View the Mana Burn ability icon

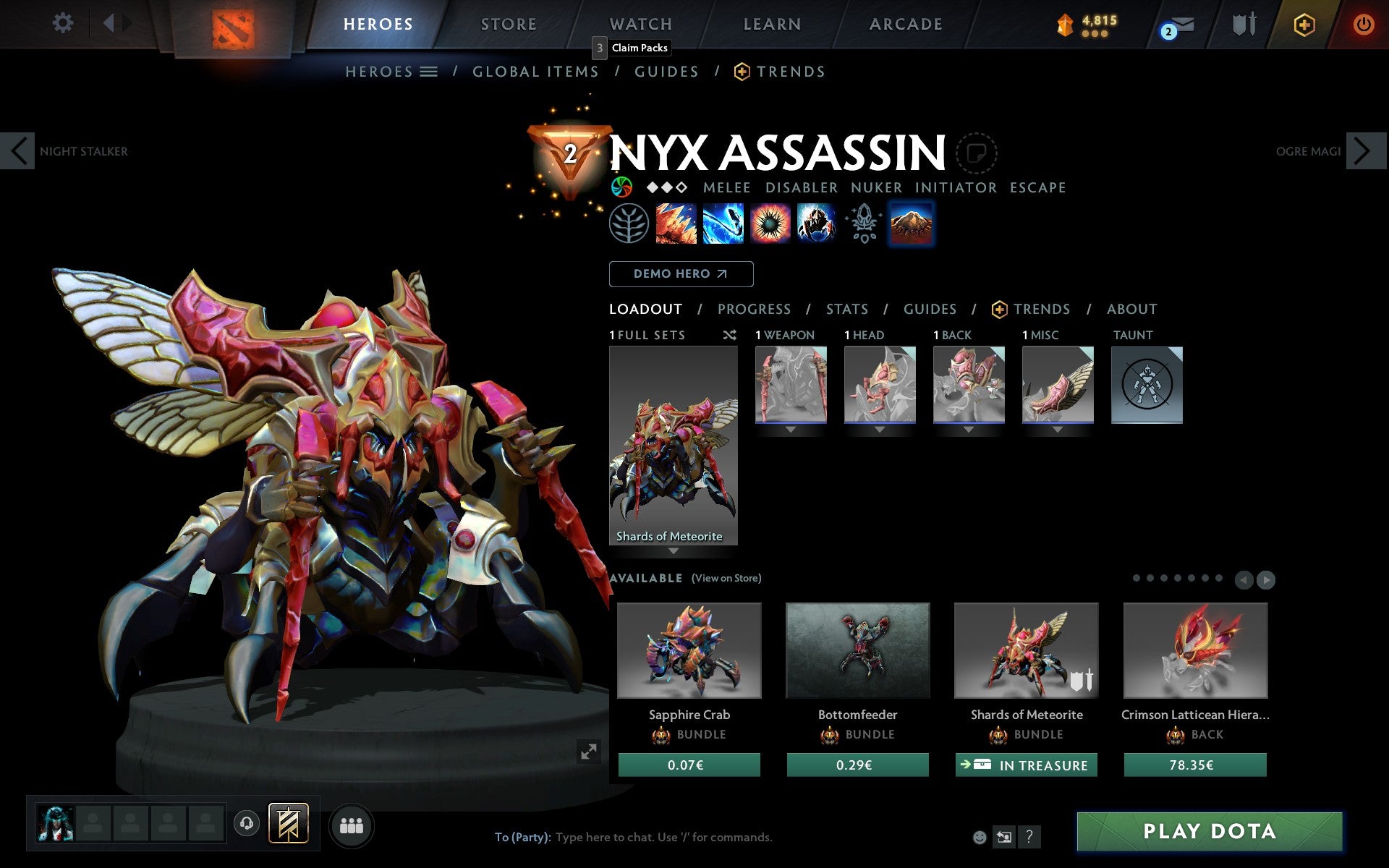point(723,224)
